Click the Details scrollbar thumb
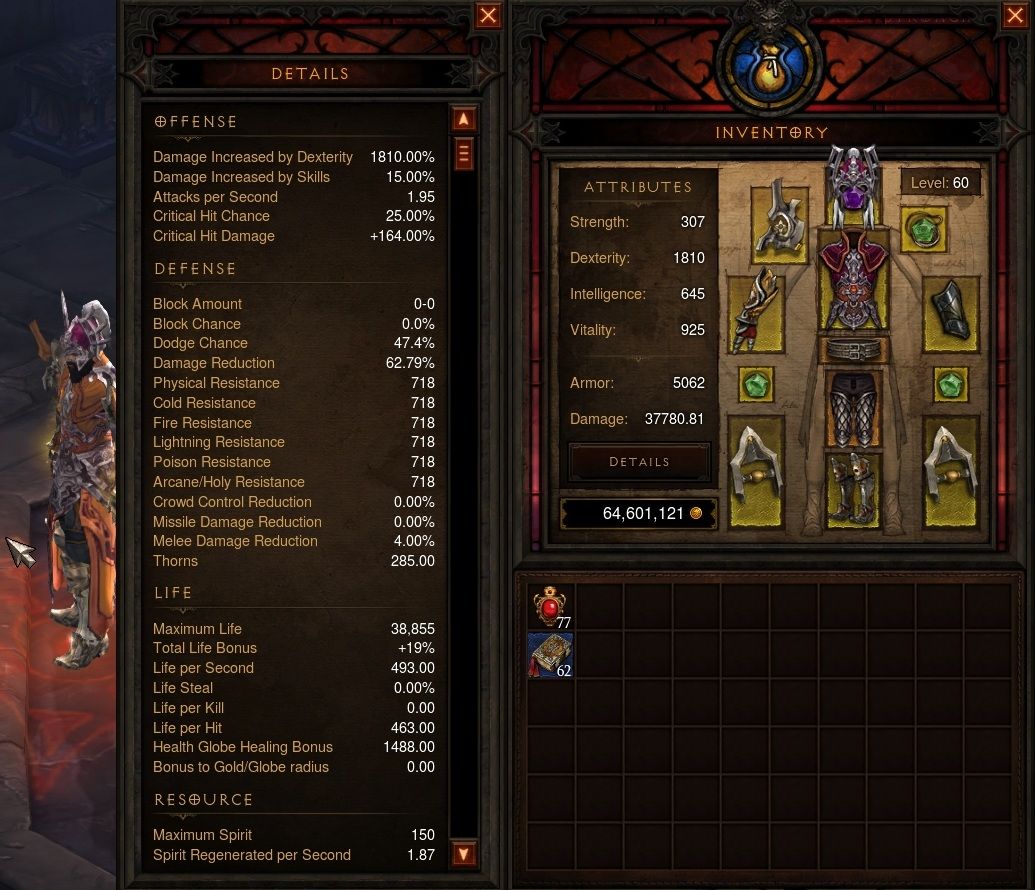The image size is (1035, 890). [x=463, y=154]
